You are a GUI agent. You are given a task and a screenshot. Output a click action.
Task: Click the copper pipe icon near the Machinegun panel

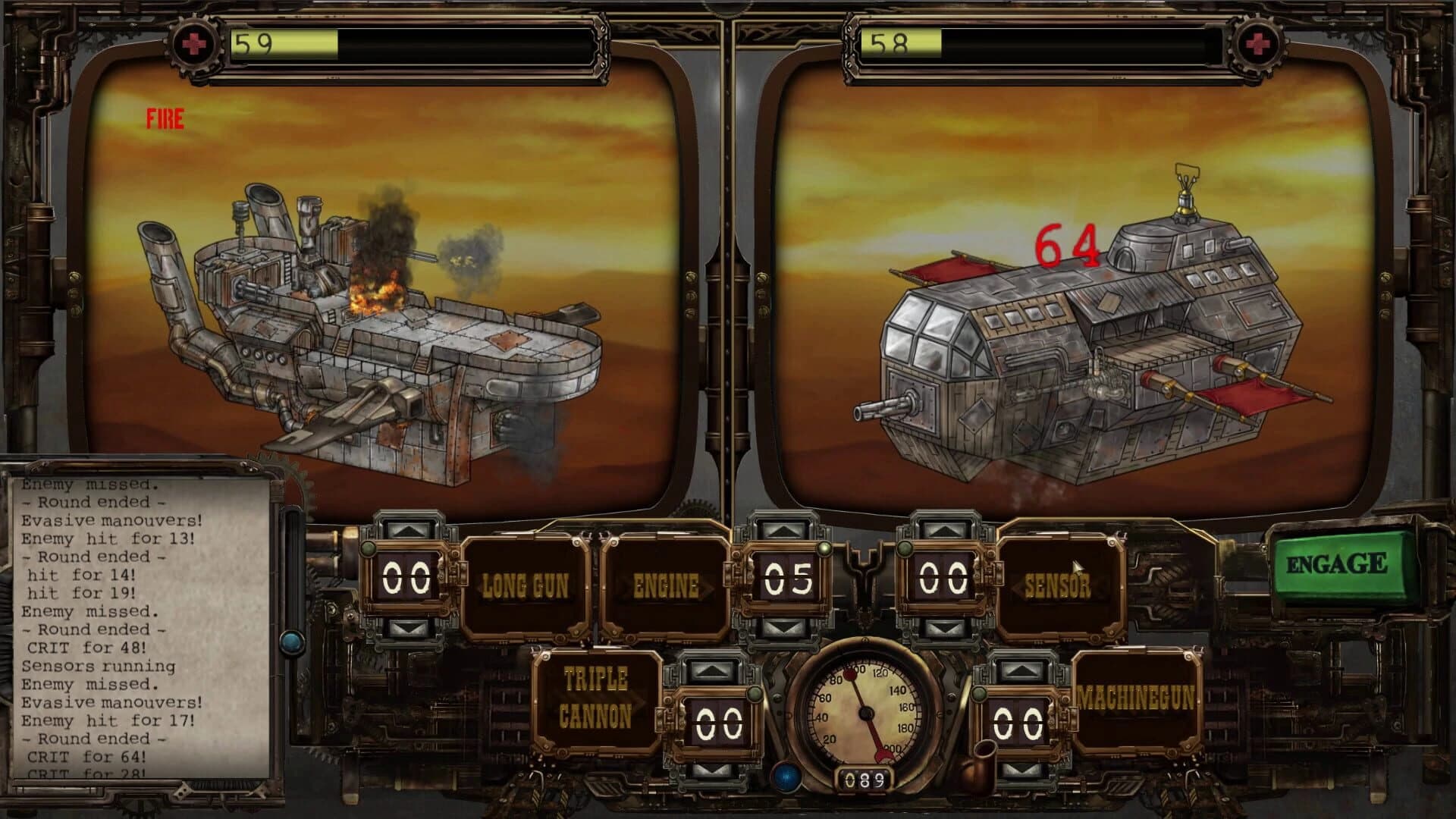tap(981, 761)
